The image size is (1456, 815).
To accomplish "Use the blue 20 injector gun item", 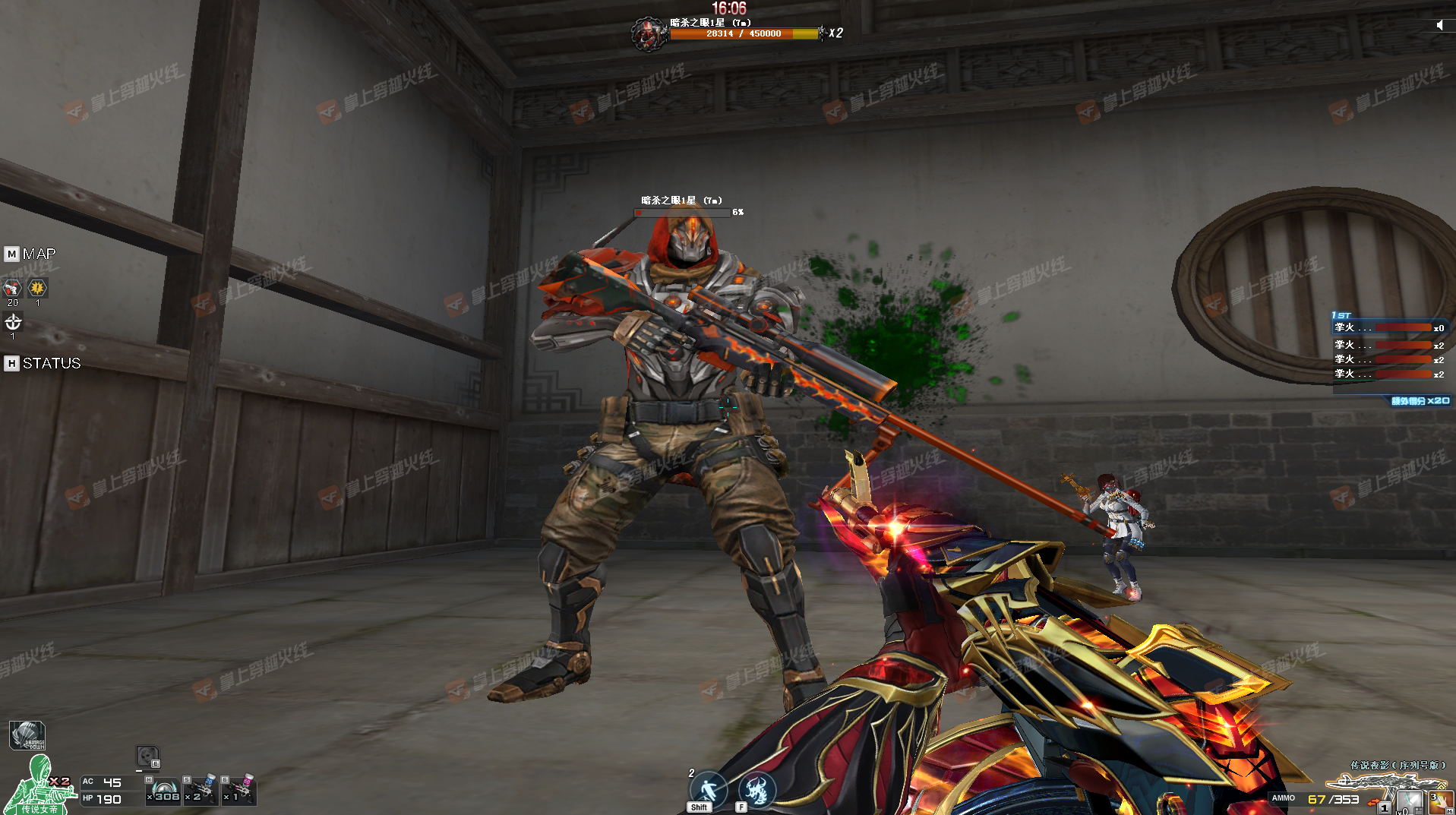I will click(202, 791).
